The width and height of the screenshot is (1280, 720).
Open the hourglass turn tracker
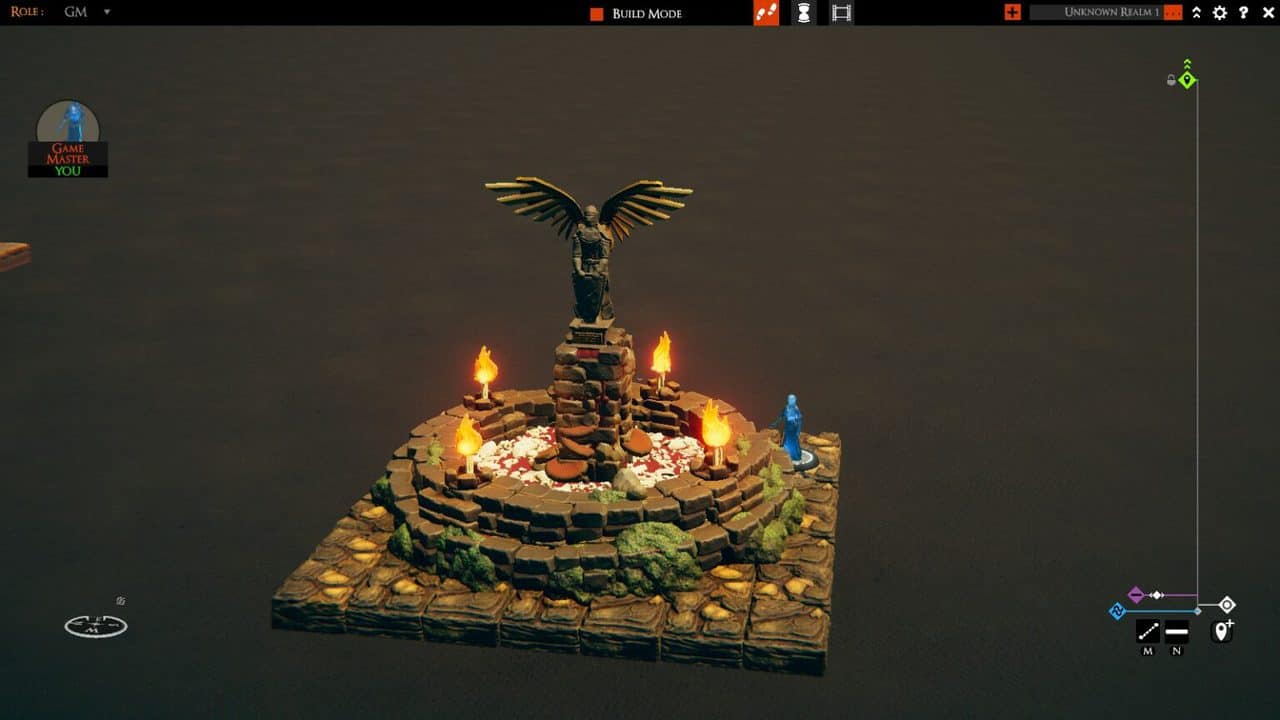[802, 13]
